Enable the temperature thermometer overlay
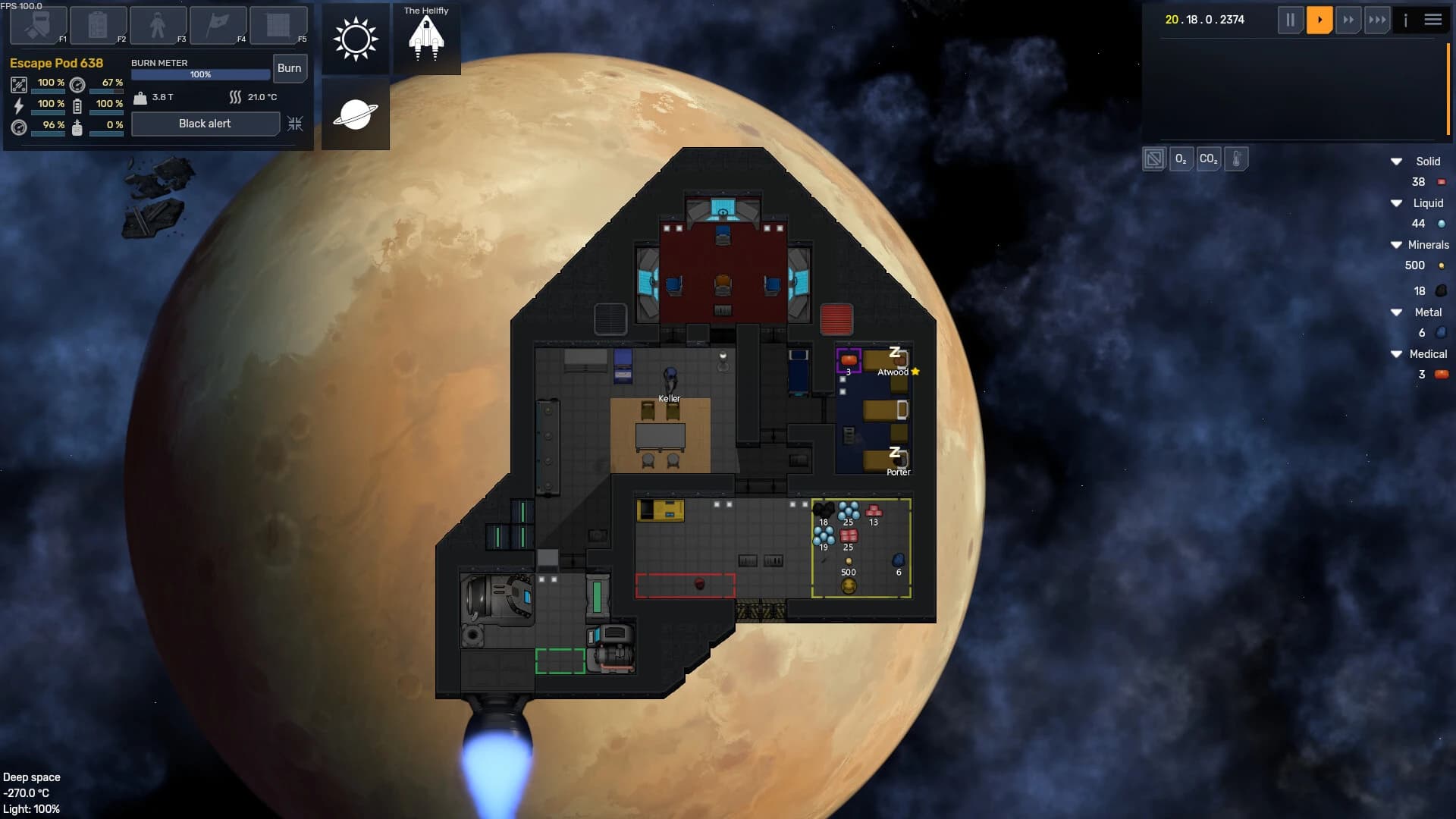 1237,159
